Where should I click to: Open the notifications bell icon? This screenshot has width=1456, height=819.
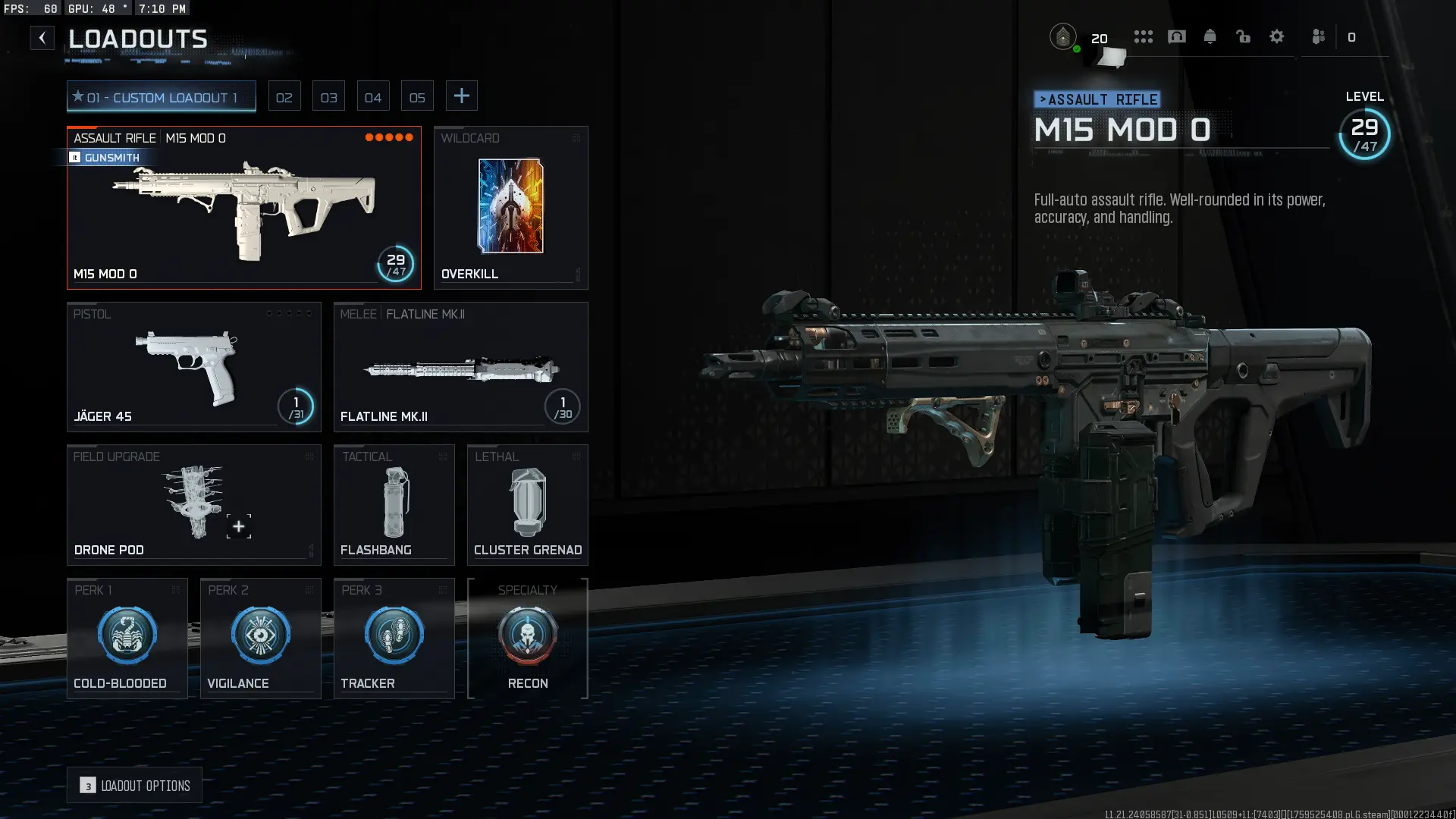(1210, 36)
